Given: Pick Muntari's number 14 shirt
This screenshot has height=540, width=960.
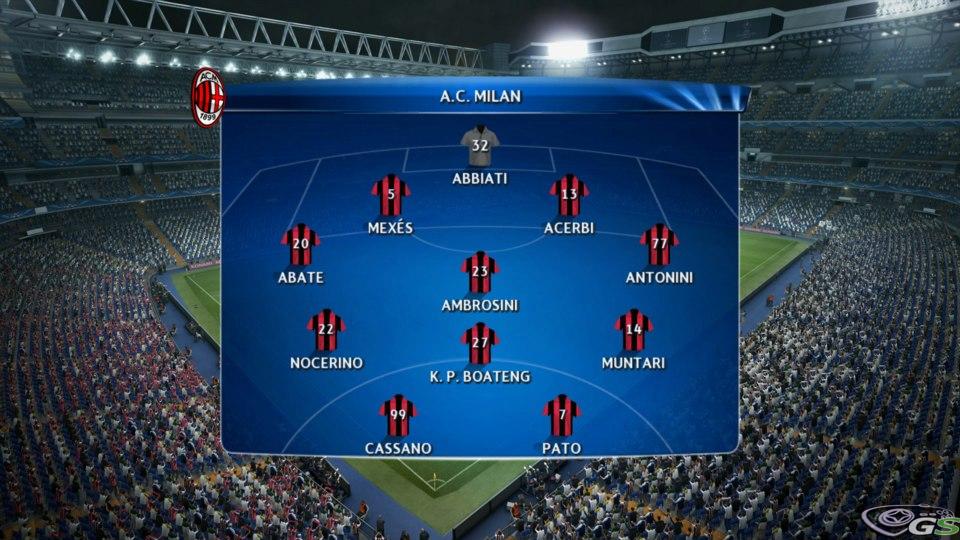Looking at the screenshot, I should 633,331.
